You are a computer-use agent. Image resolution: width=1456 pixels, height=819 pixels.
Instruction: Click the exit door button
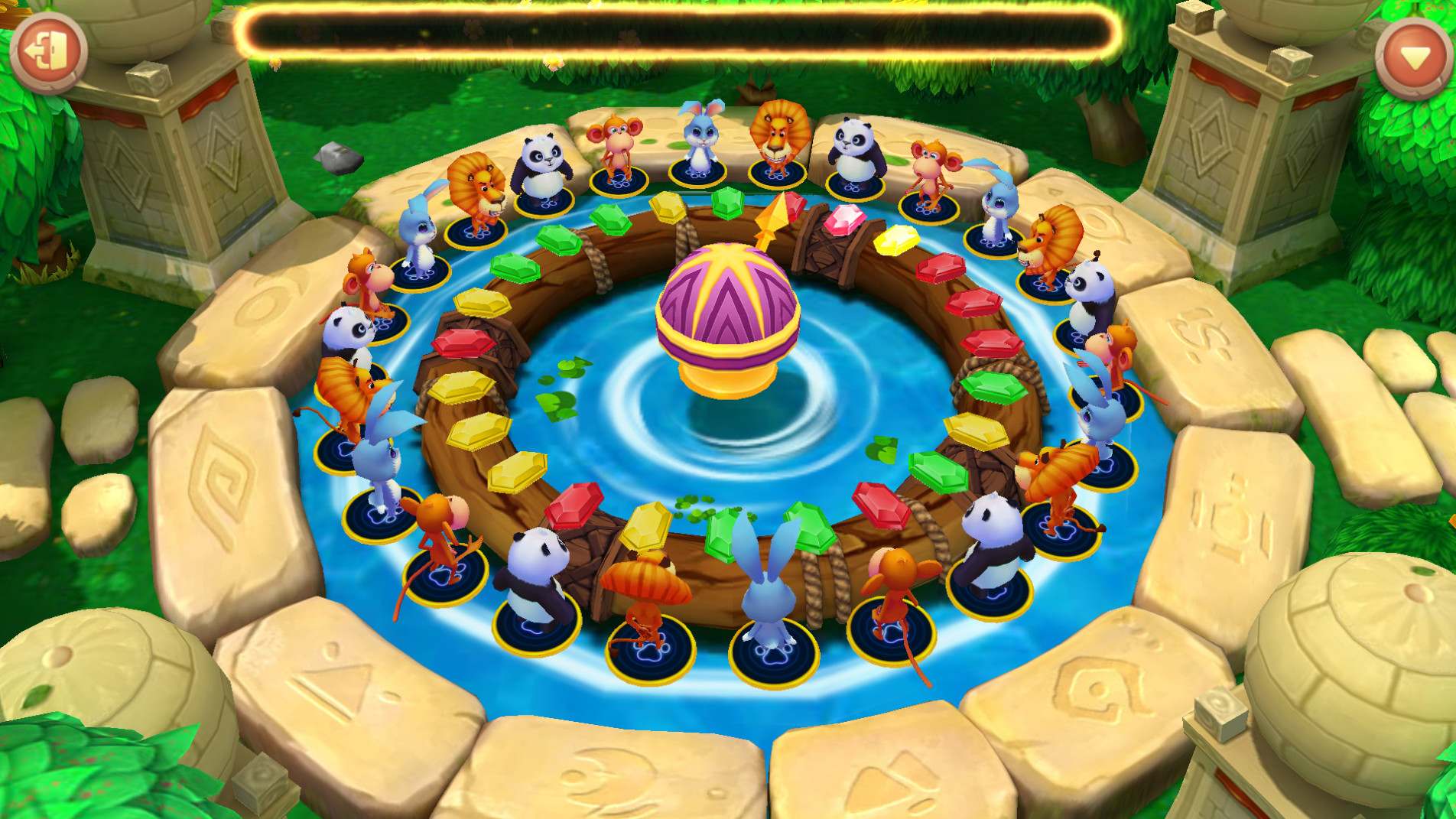click(x=49, y=51)
